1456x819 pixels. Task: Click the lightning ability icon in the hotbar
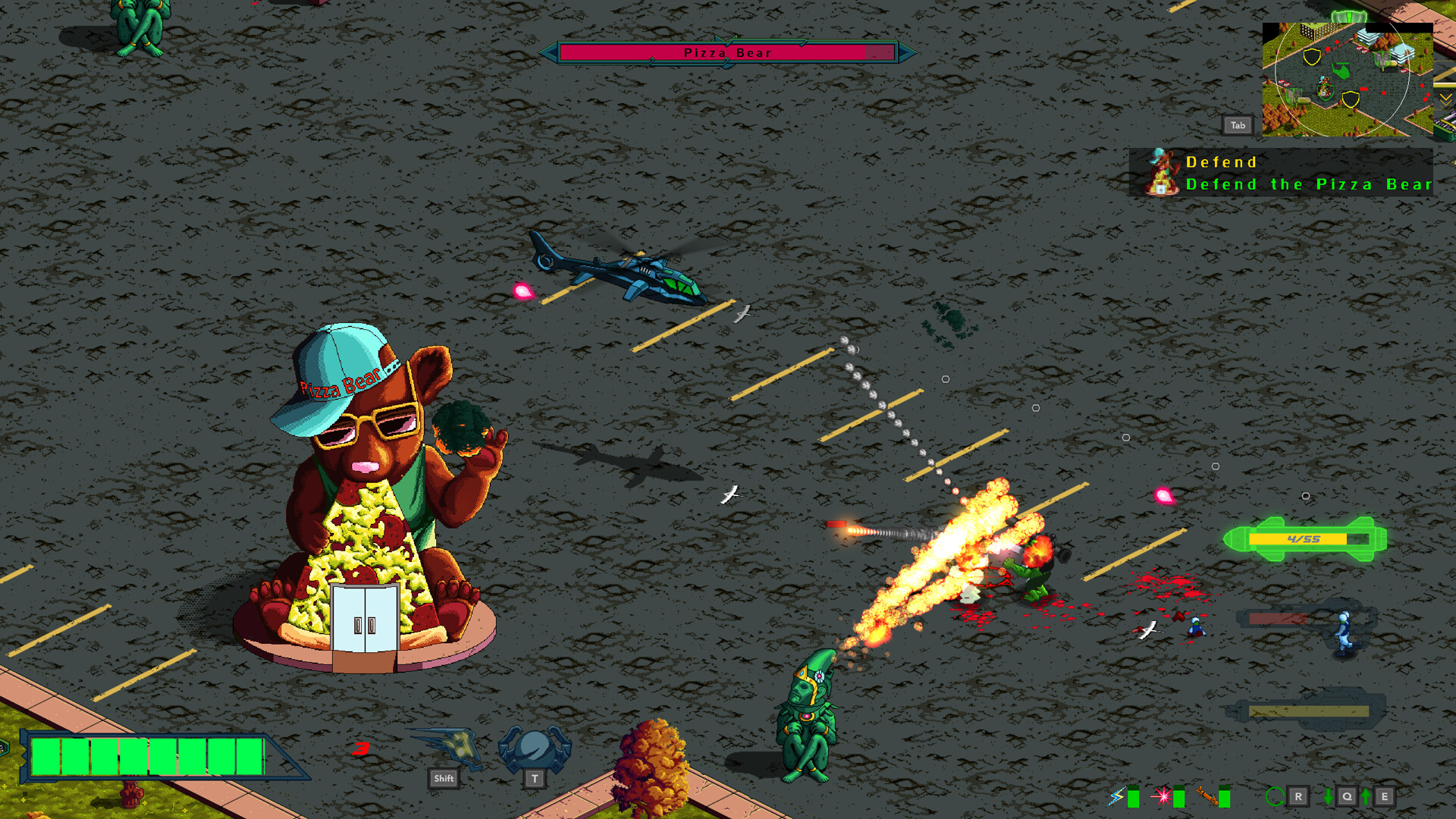(1116, 796)
